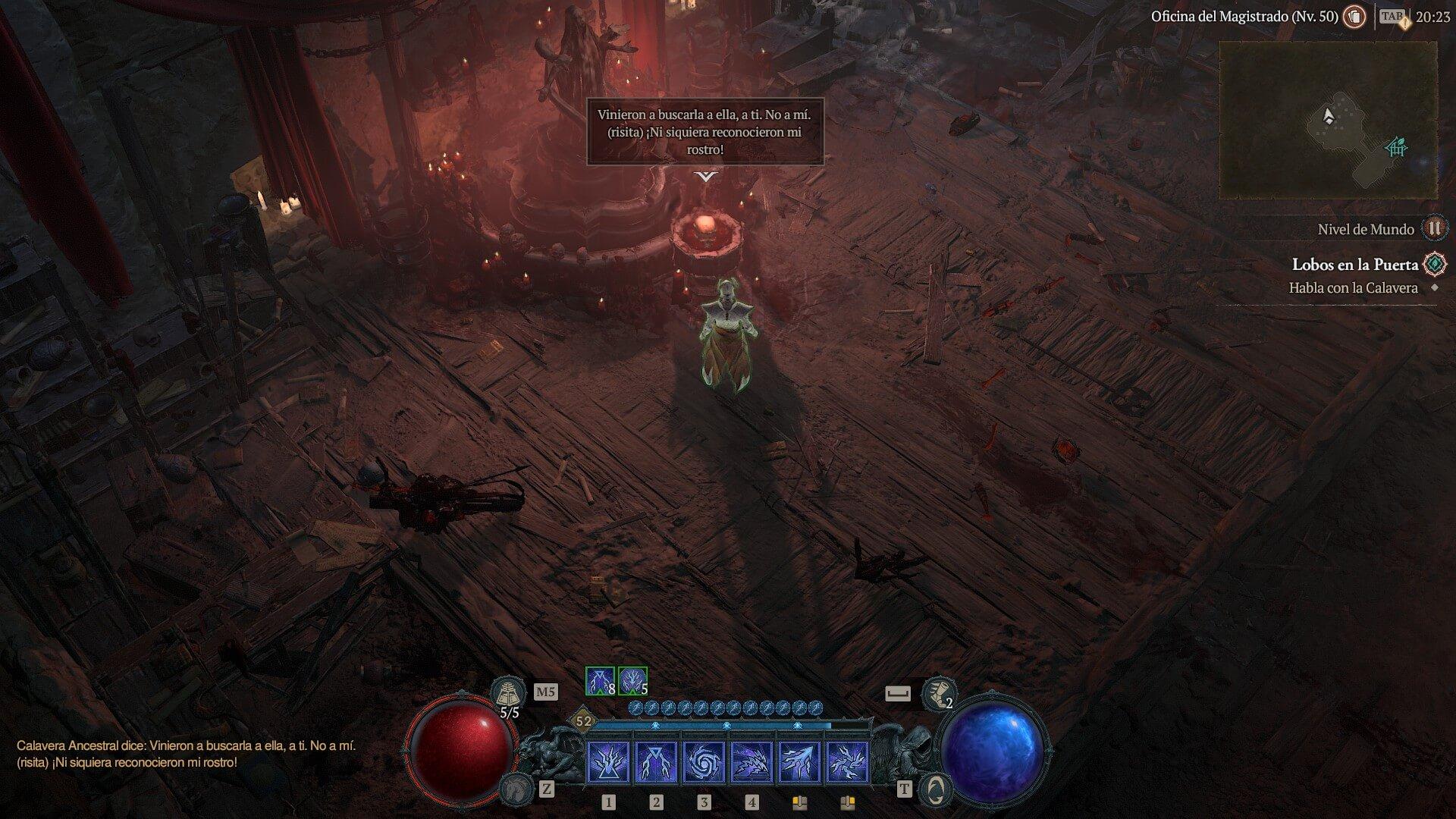Select the buff icon showing 8 stacks
Image resolution: width=1456 pixels, height=819 pixels.
(x=600, y=681)
